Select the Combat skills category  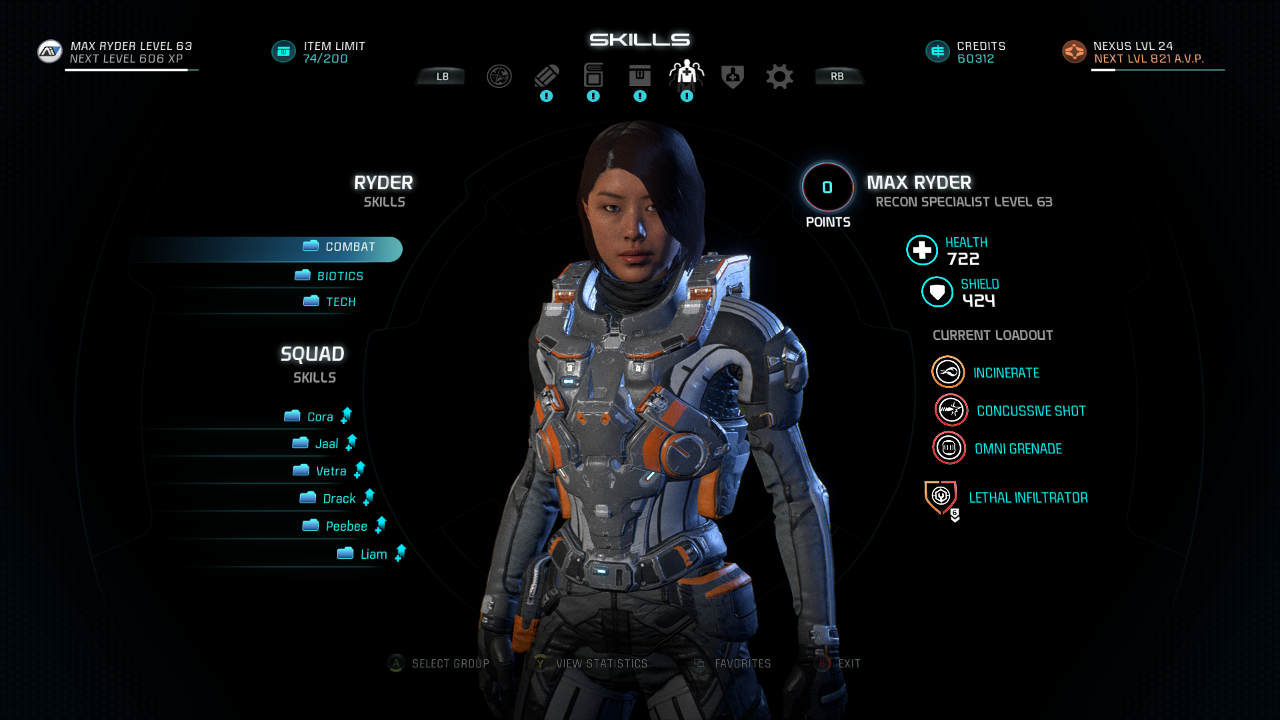[350, 248]
